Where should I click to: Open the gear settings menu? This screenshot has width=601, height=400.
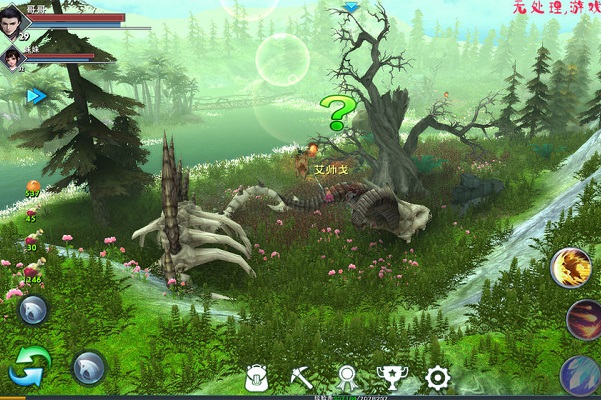click(x=437, y=378)
